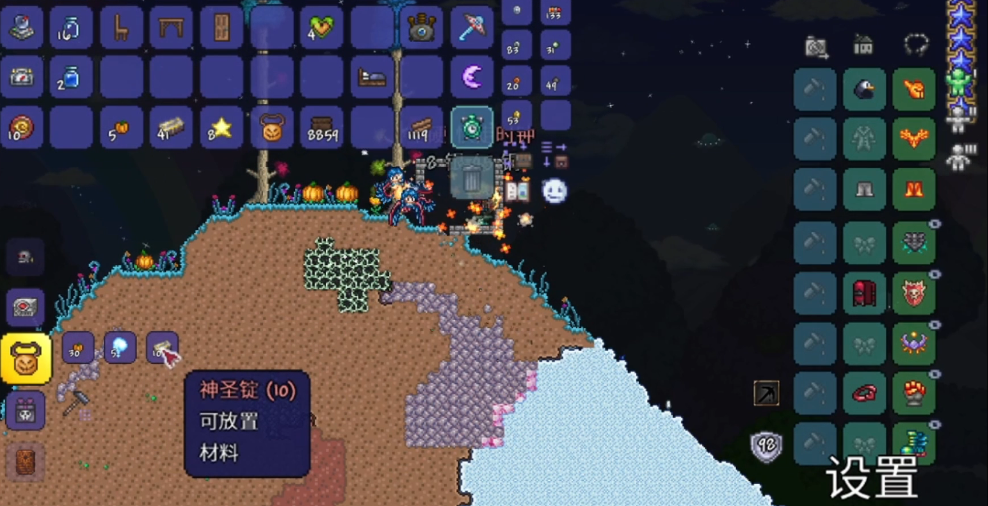Select the purple crescent moon item
The image size is (988, 506).
point(472,77)
